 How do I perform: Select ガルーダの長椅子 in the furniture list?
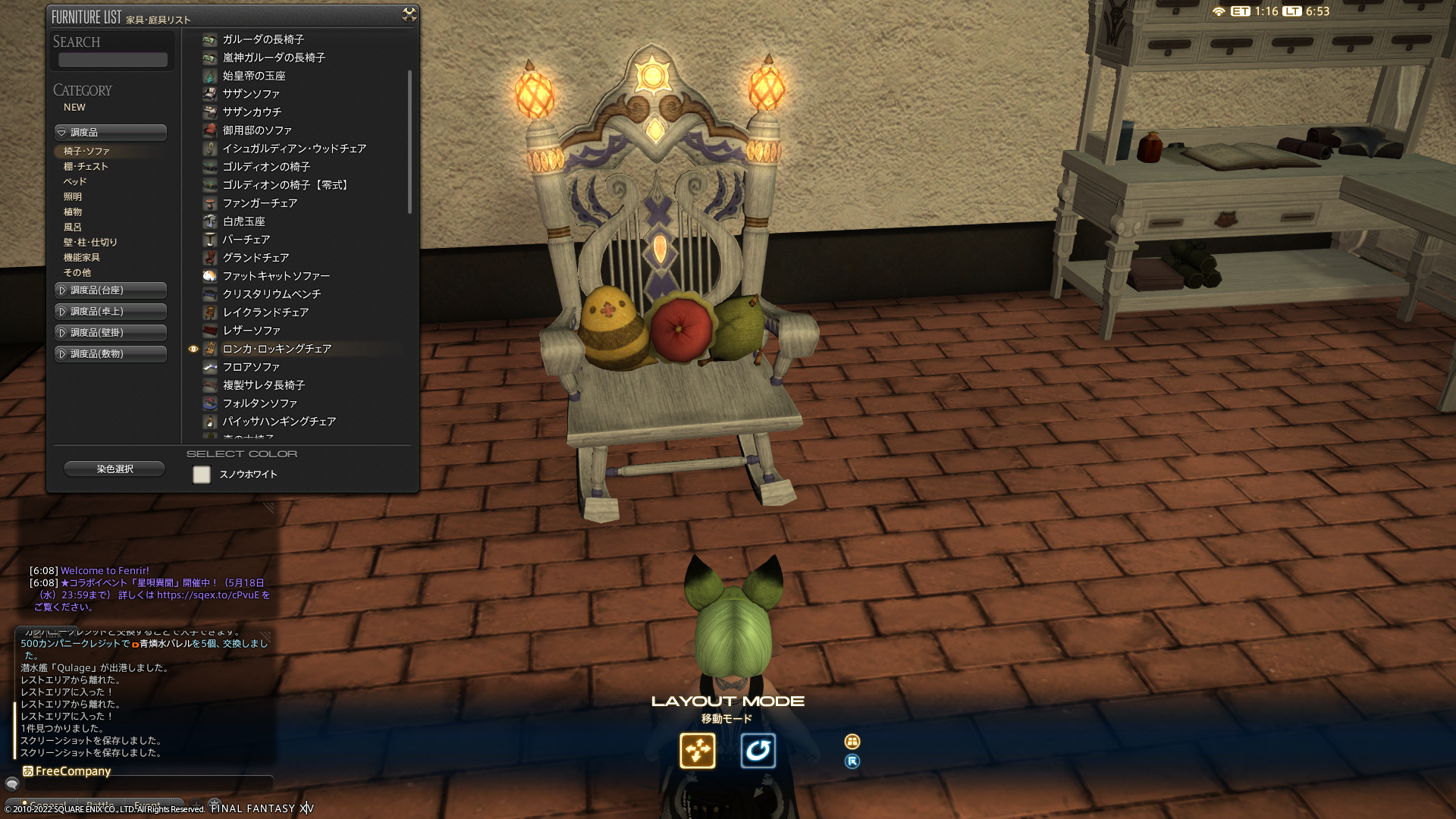click(x=263, y=39)
